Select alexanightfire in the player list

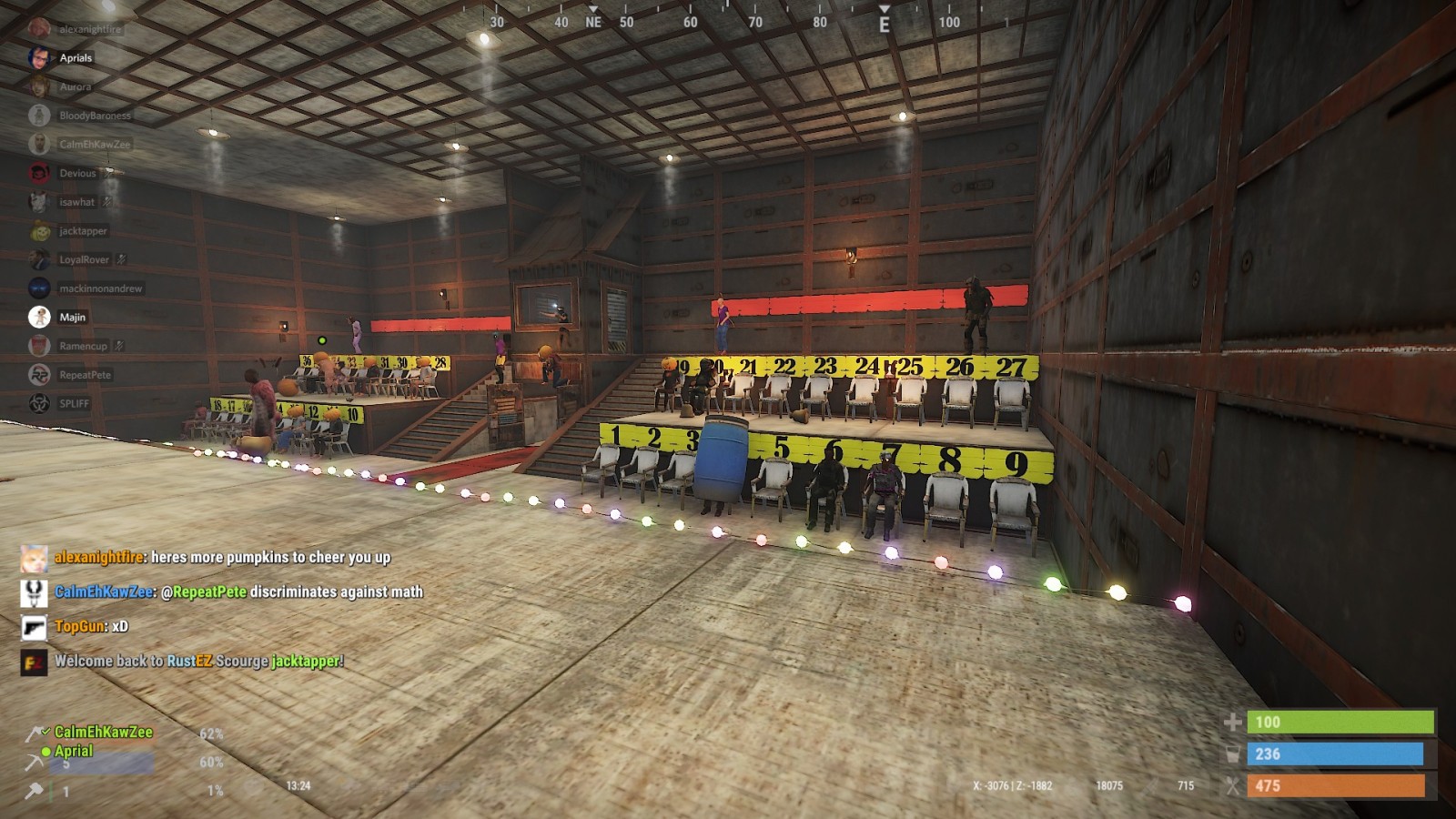point(89,29)
